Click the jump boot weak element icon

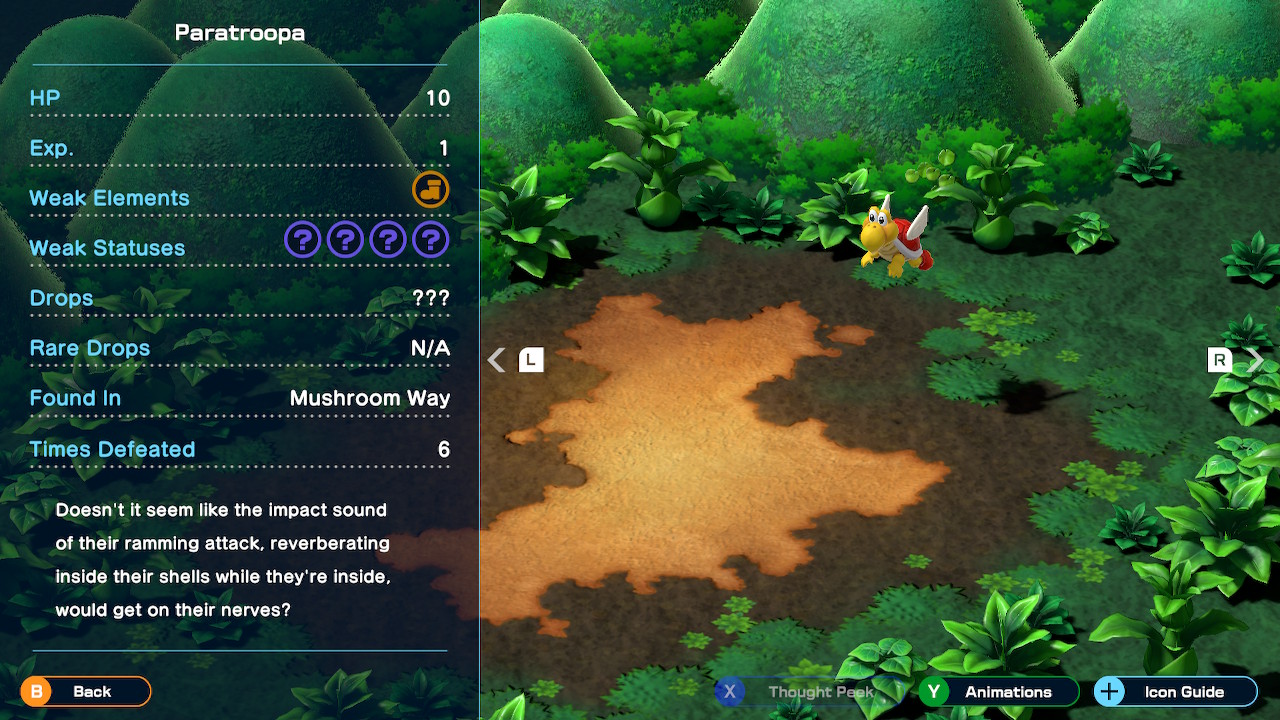[x=431, y=190]
